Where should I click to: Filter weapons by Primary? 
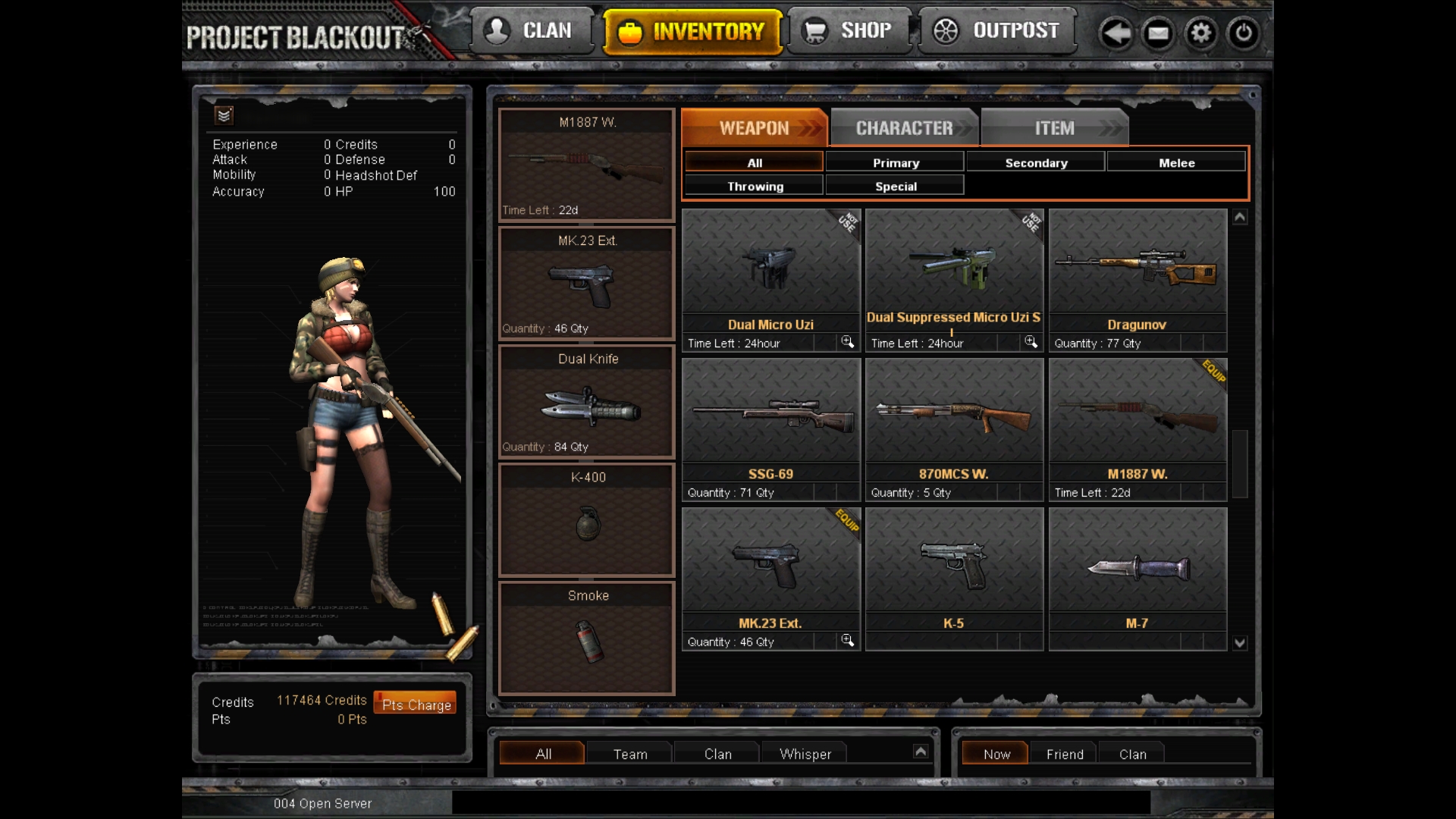(x=896, y=162)
